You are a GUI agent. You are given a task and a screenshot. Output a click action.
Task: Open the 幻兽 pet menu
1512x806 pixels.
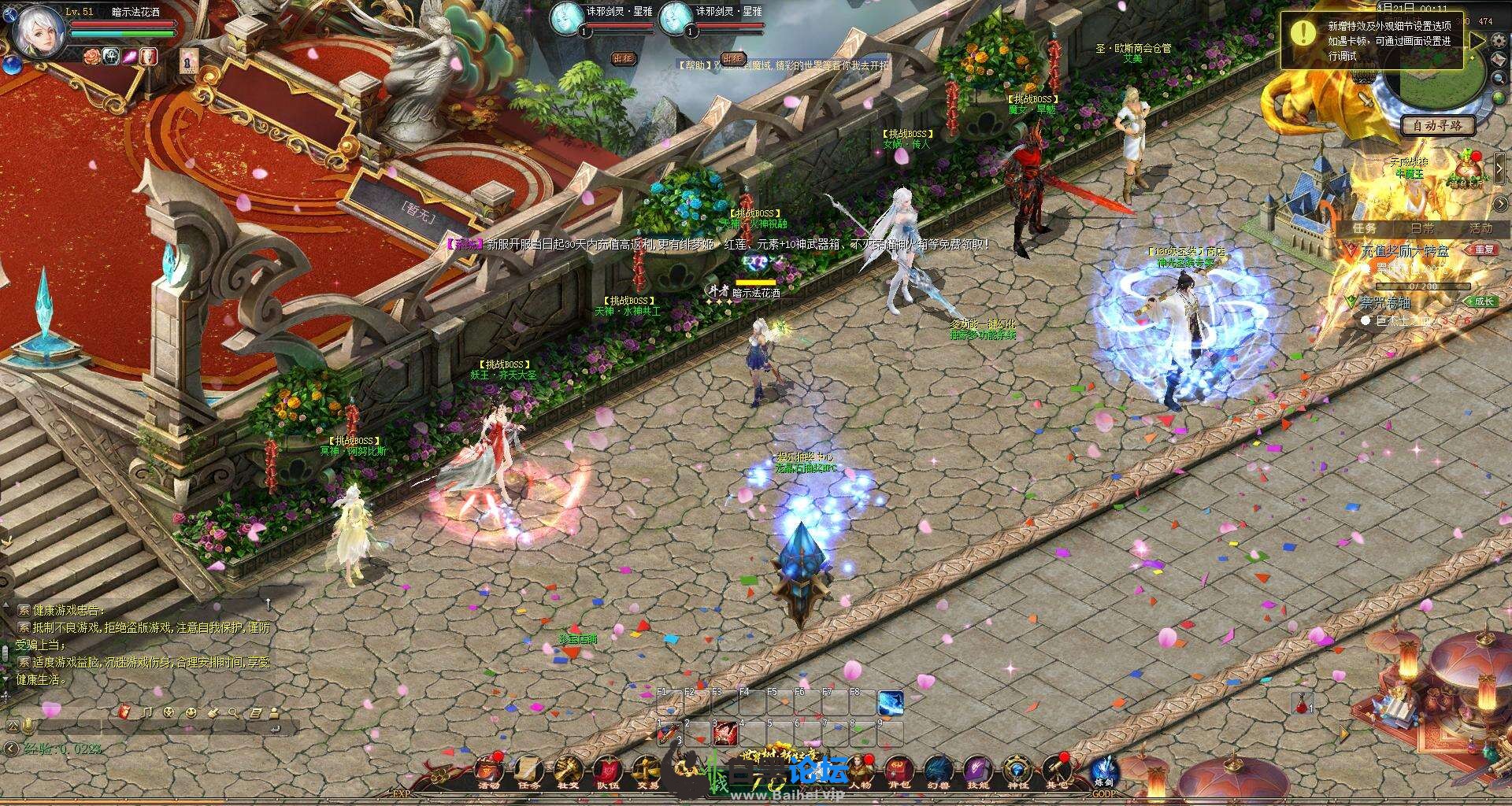pos(939,770)
